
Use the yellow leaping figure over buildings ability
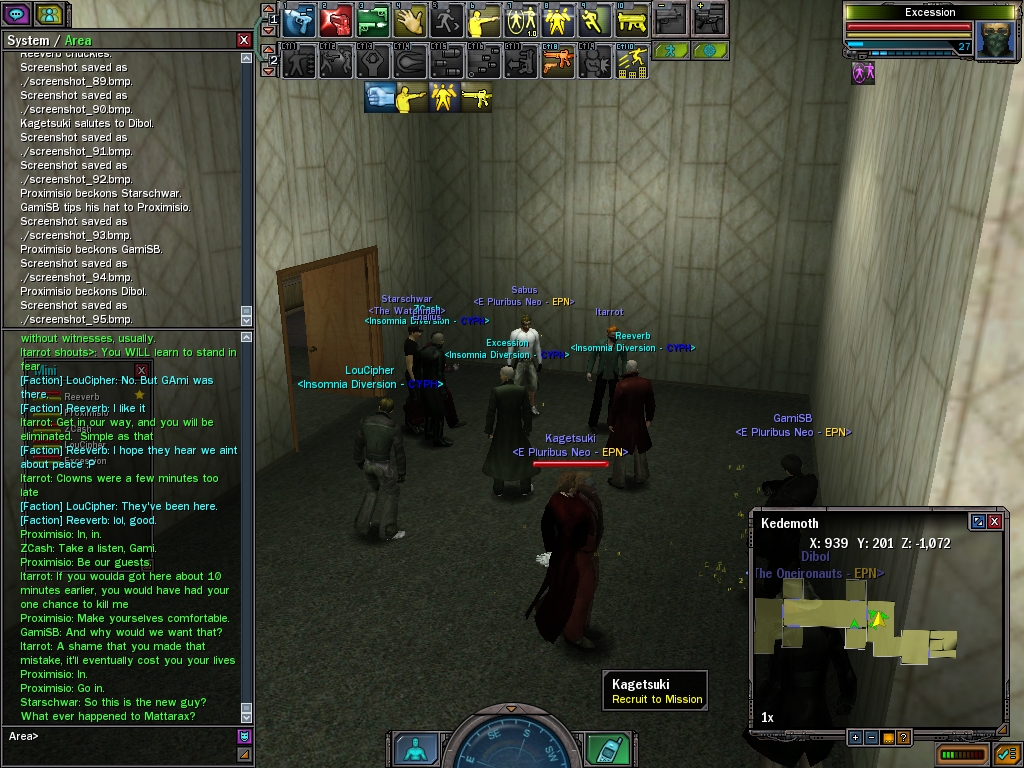tap(632, 62)
